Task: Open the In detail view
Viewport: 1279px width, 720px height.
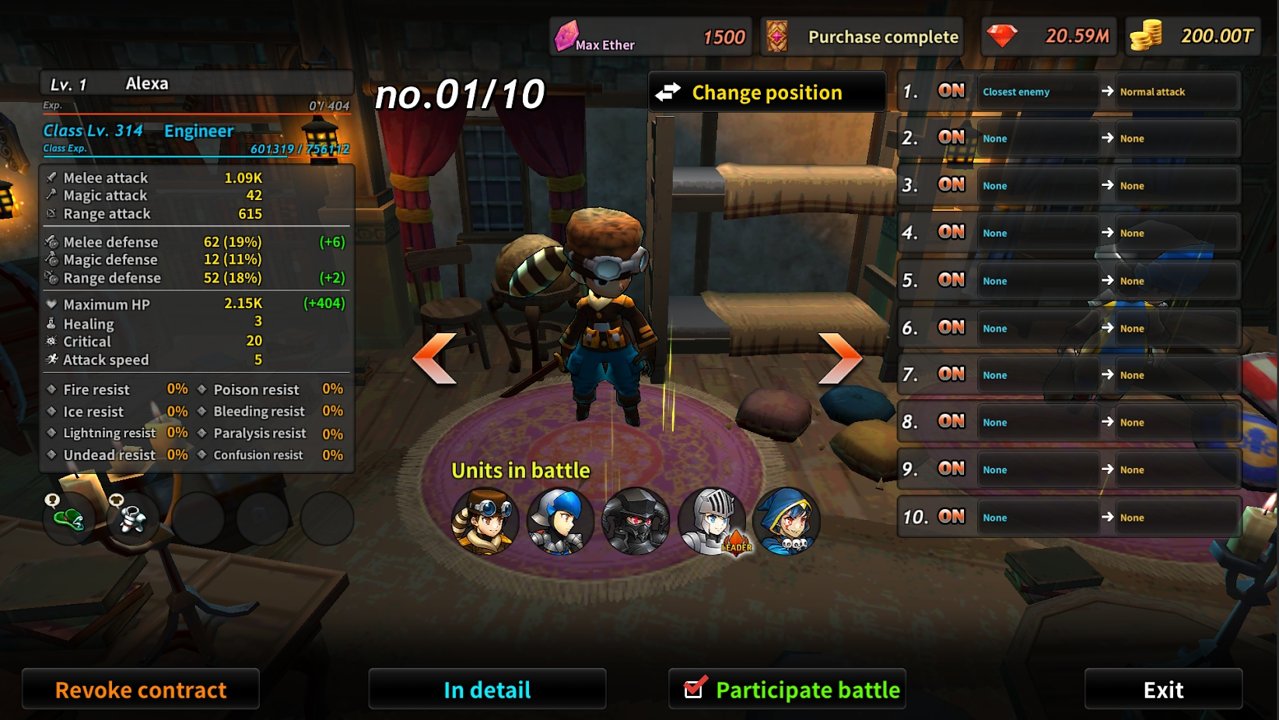Action: pos(487,689)
